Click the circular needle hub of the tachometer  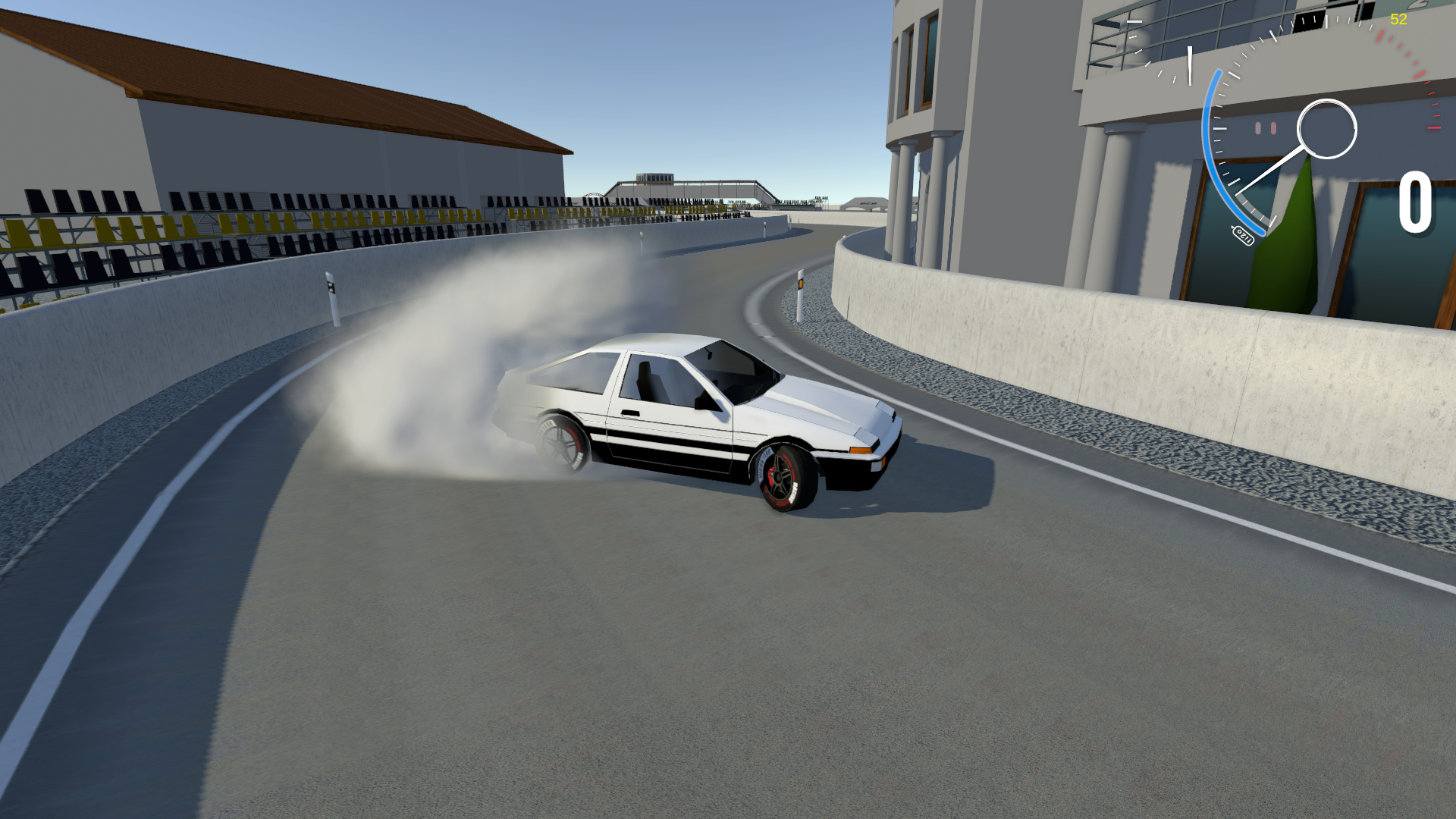point(1327,127)
